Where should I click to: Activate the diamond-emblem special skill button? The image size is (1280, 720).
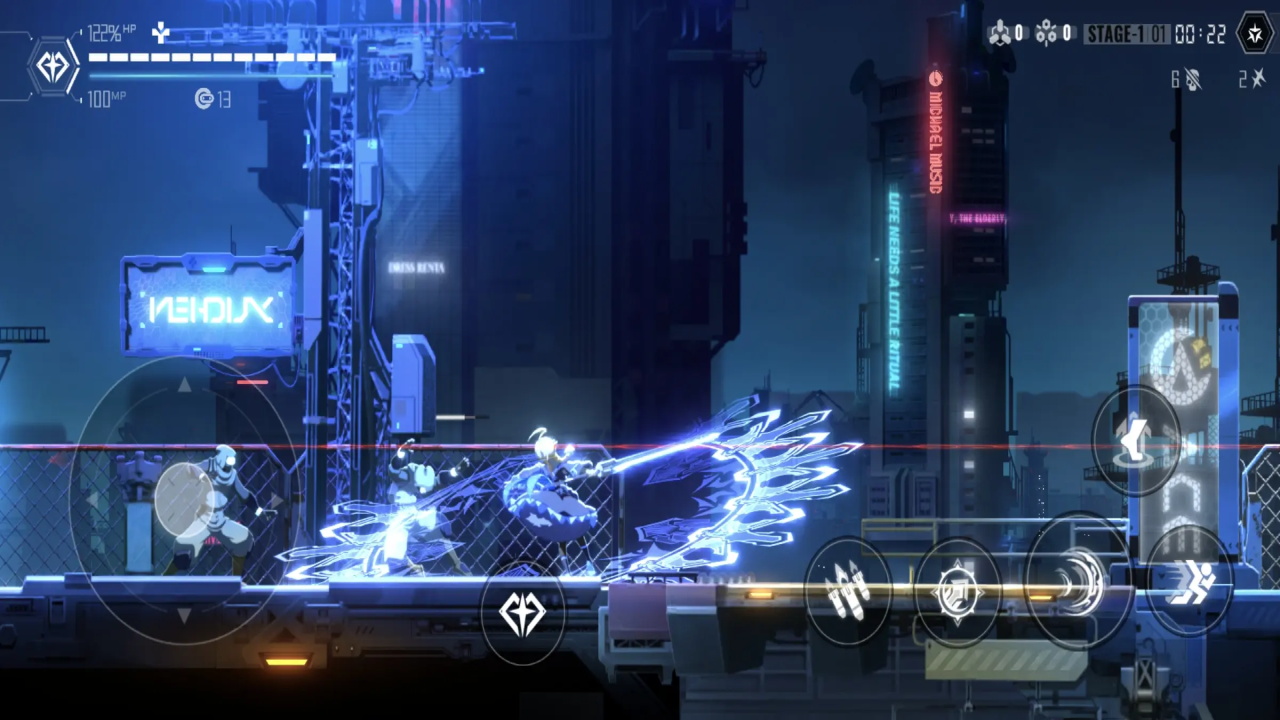(x=522, y=614)
